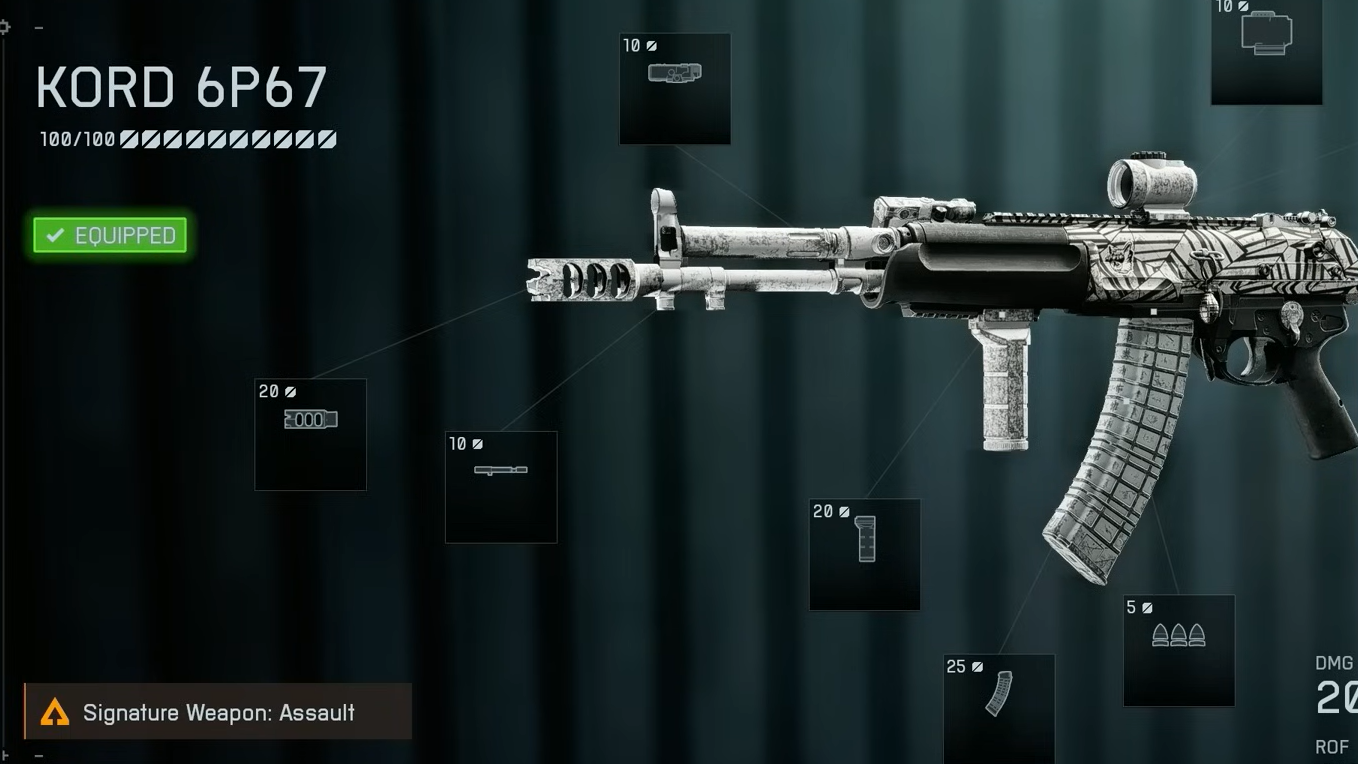
Task: Select the vertical foregrip attachment slot
Action: pyautogui.click(x=864, y=554)
